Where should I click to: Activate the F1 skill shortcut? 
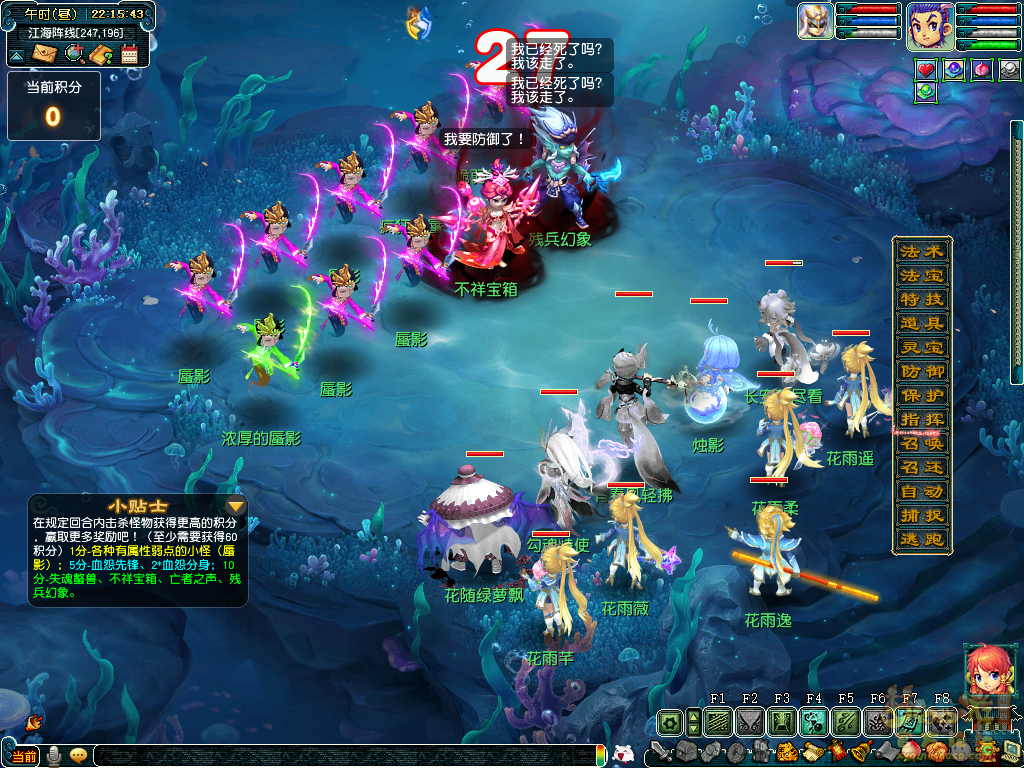[x=718, y=721]
